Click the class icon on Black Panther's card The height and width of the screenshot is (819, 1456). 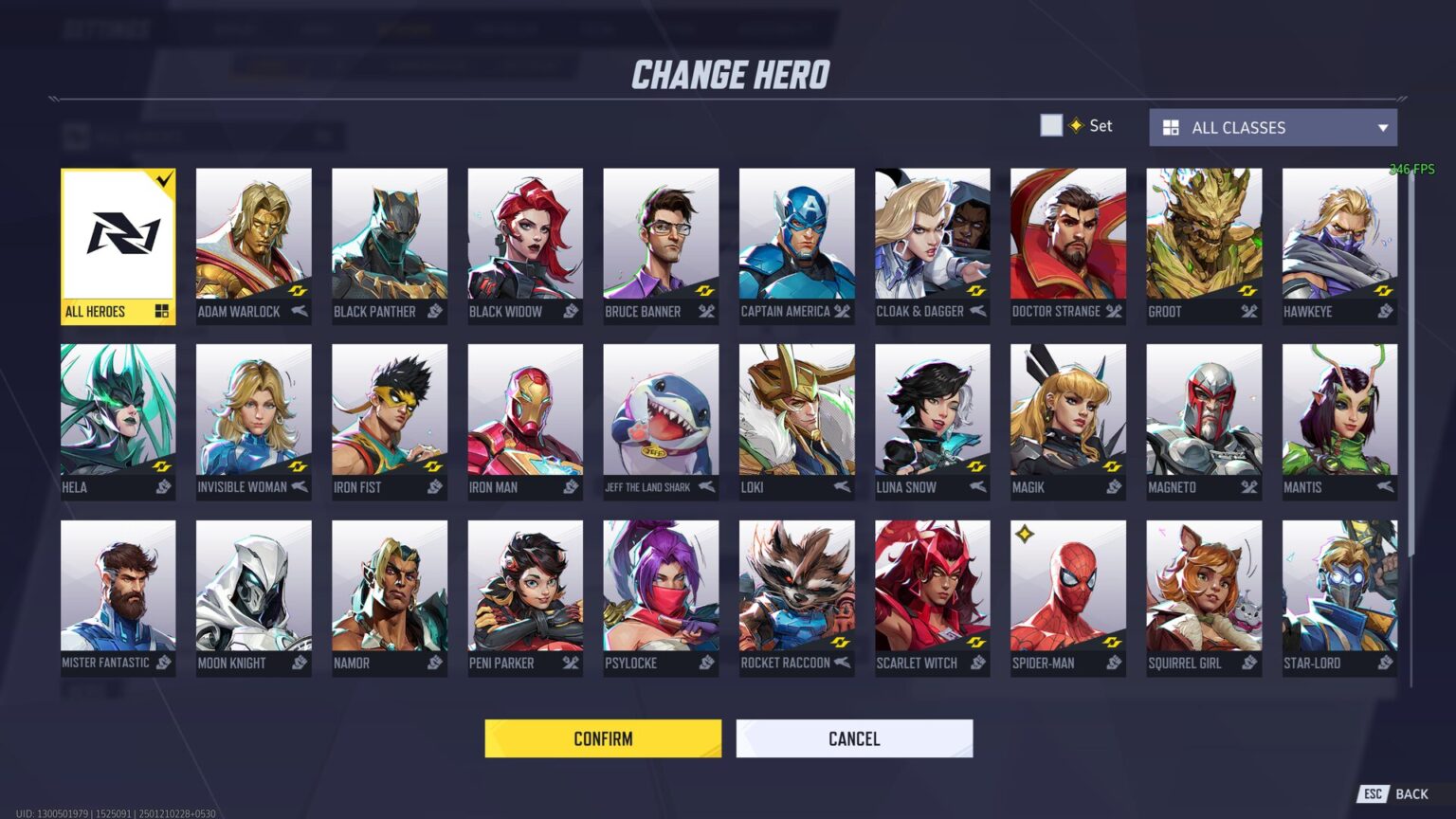(434, 312)
